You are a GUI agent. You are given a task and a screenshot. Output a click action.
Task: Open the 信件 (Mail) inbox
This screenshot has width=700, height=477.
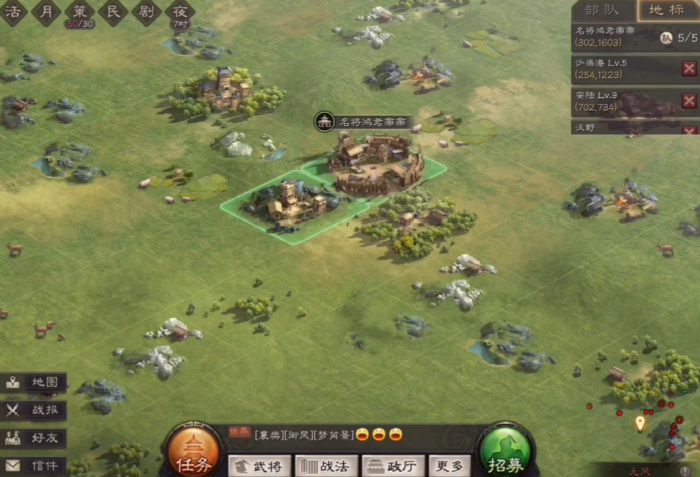(x=34, y=465)
